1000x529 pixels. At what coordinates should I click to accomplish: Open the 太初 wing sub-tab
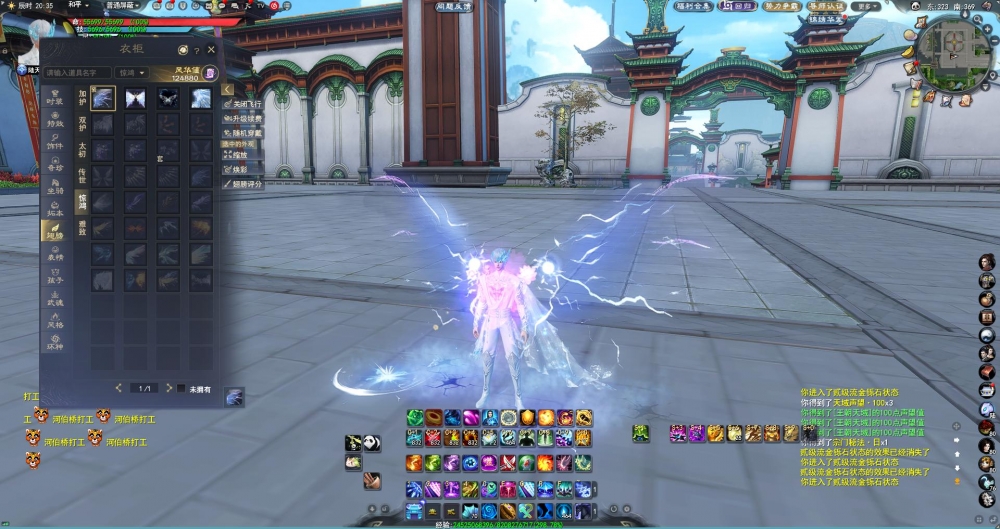82,150
